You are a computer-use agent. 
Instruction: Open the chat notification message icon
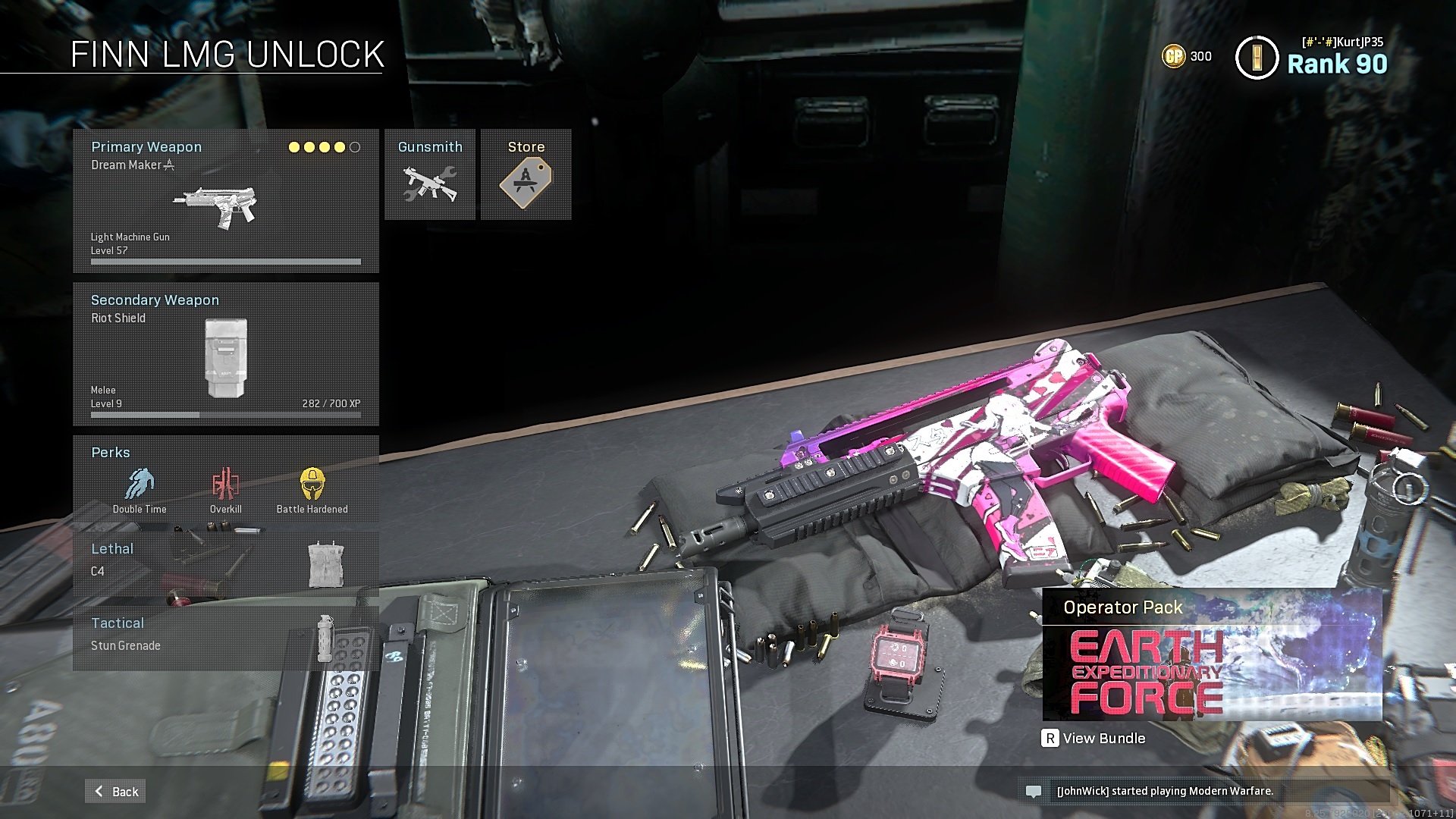point(1033,791)
